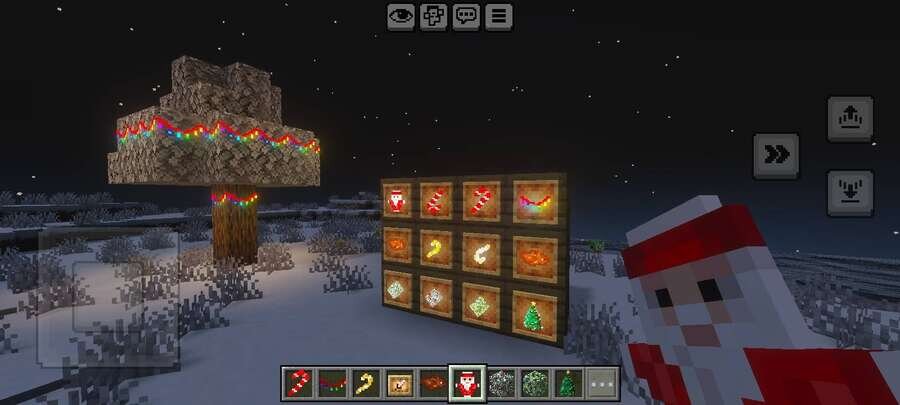Select the Christmas tree hotbar slot

pyautogui.click(x=567, y=382)
